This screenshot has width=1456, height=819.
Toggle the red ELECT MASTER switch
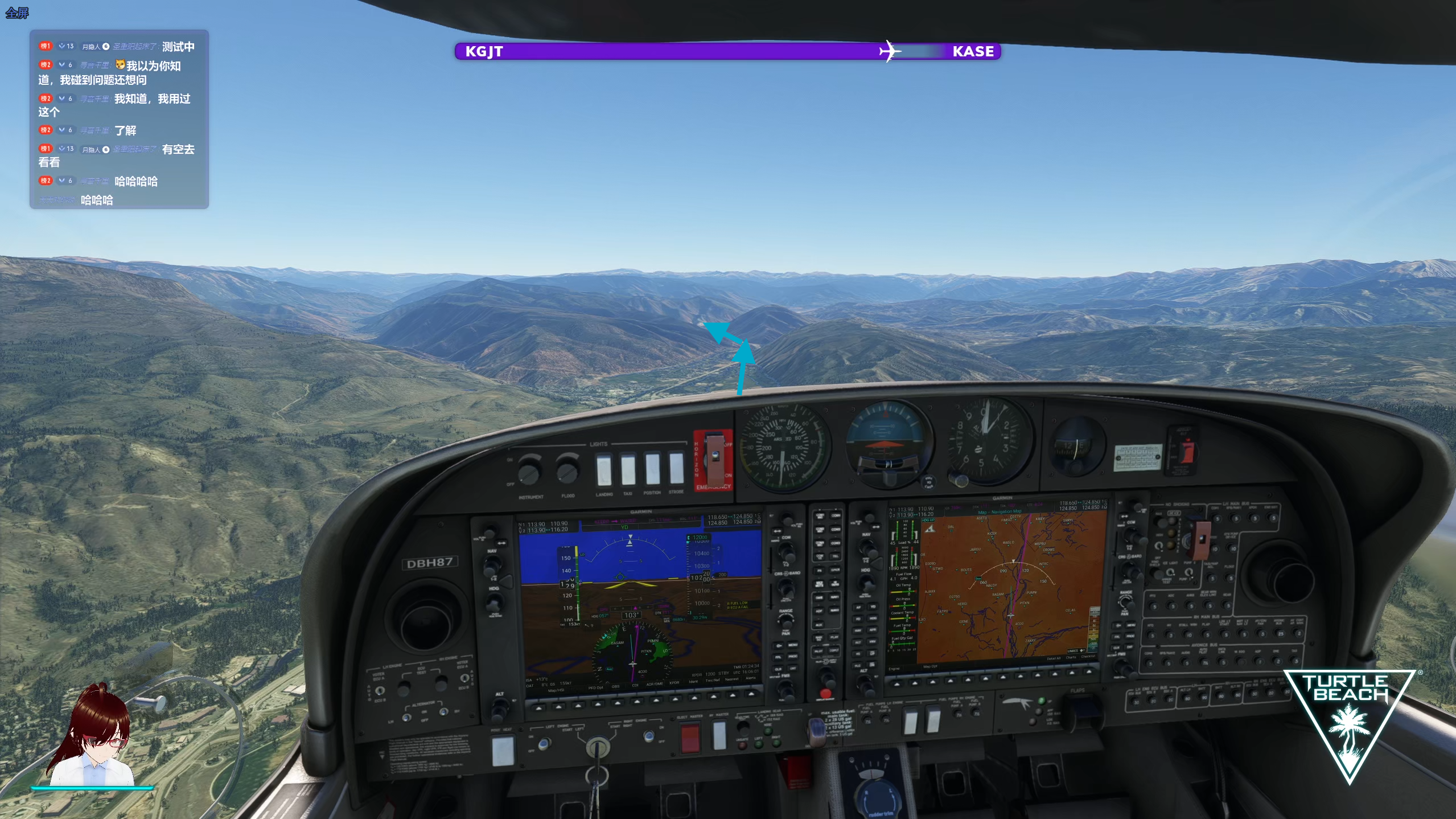click(x=690, y=738)
